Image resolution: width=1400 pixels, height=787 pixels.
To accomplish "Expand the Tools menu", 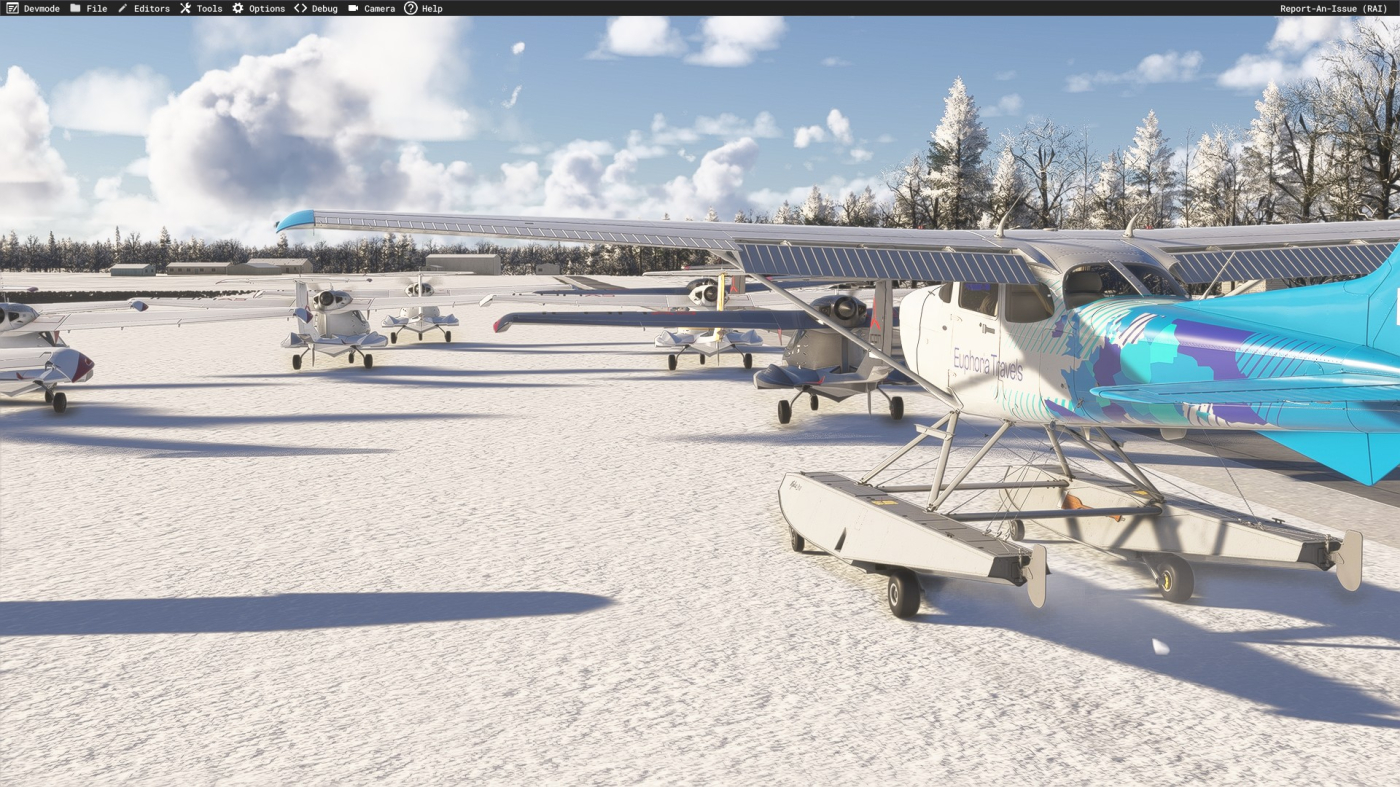I will (201, 8).
